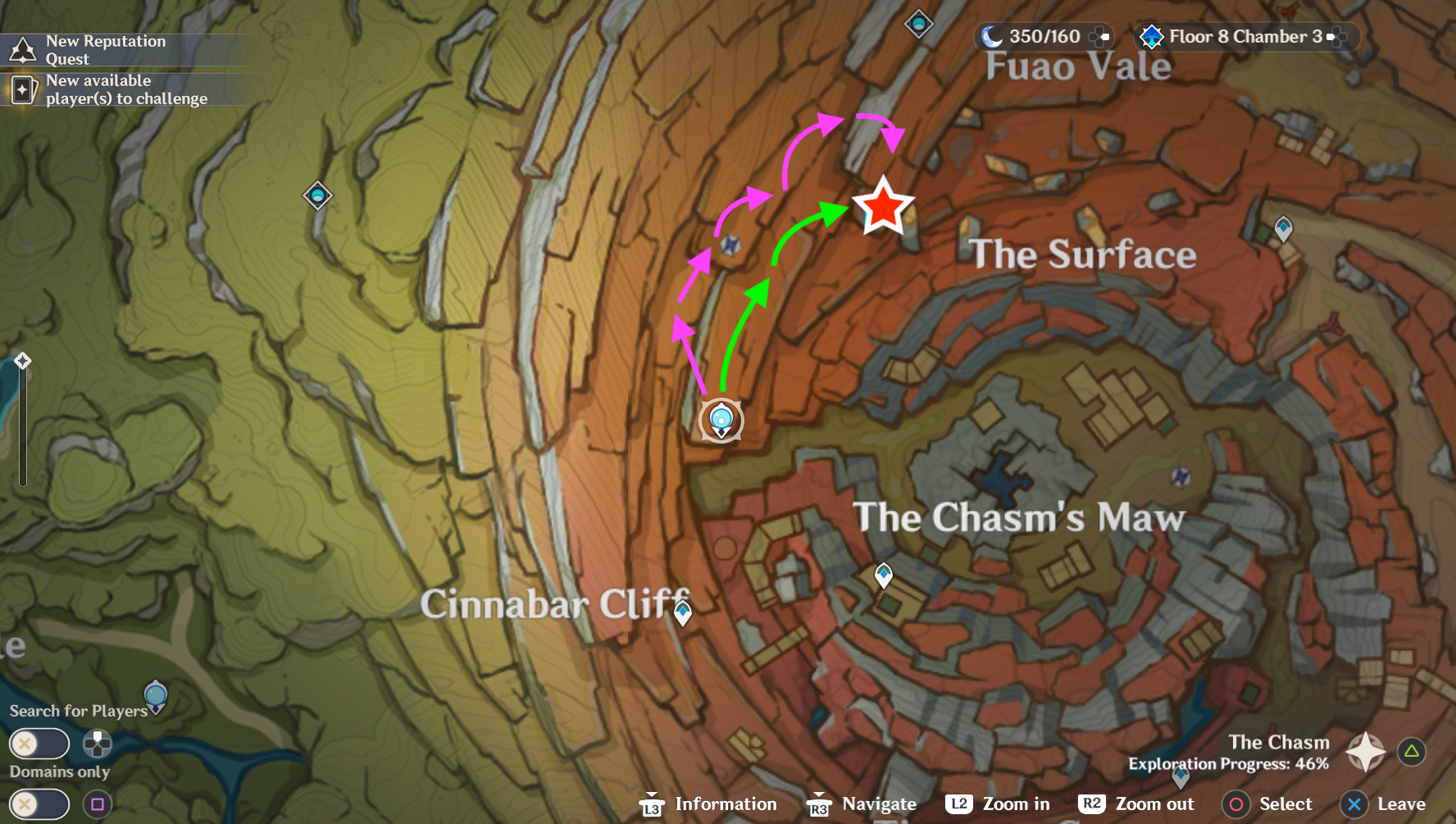Open the Spiral Abyss icon next to Floor 8 Chamber 3
The width and height of the screenshot is (1456, 824).
tap(1153, 37)
